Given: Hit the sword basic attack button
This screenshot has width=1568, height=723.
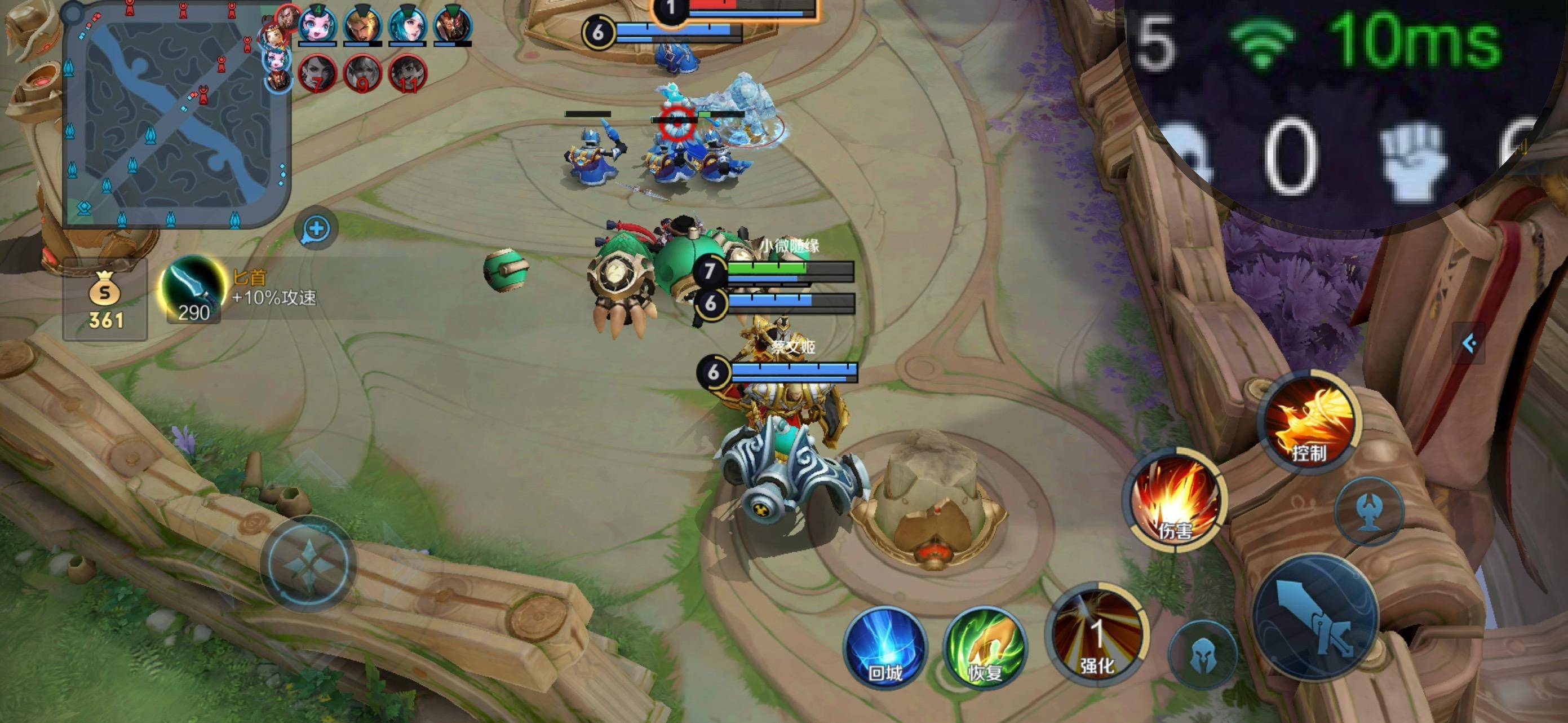Looking at the screenshot, I should [1316, 617].
